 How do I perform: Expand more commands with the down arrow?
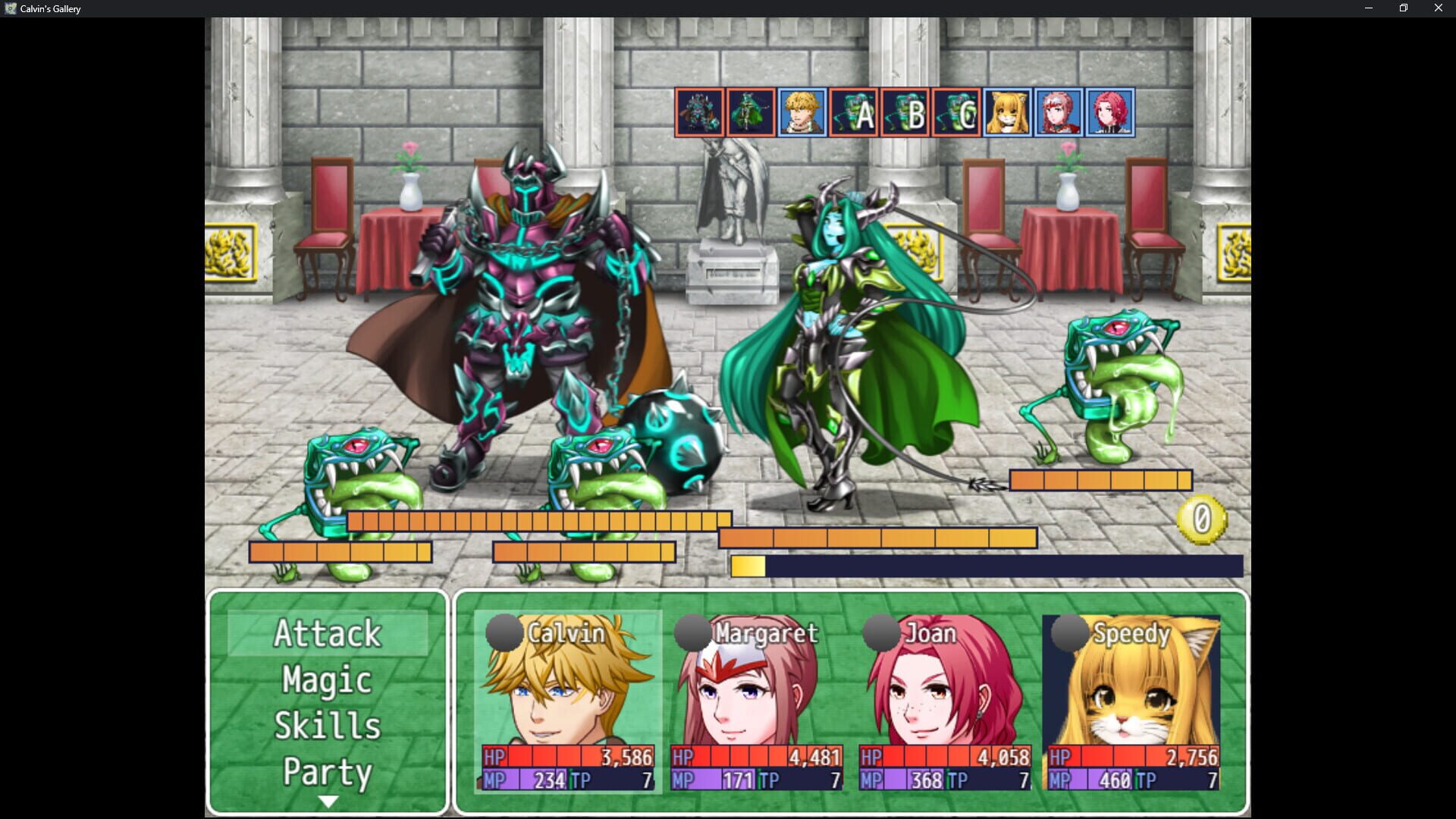click(326, 800)
